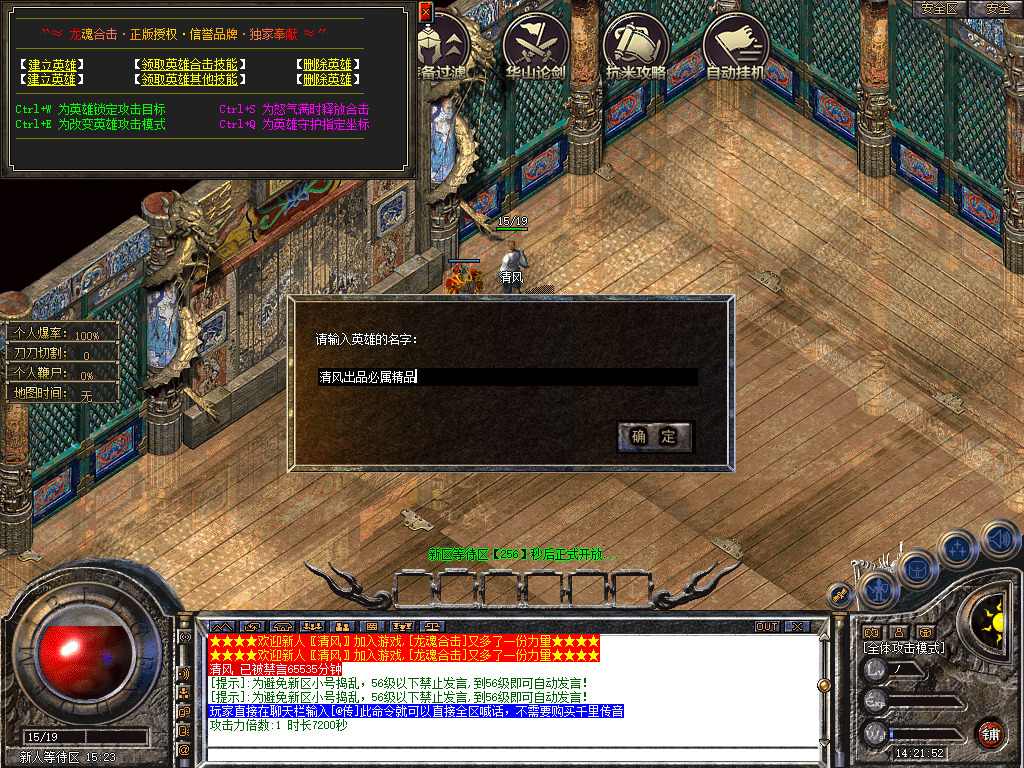Click the speaker sound round button
Image resolution: width=1024 pixels, height=768 pixels.
point(998,539)
